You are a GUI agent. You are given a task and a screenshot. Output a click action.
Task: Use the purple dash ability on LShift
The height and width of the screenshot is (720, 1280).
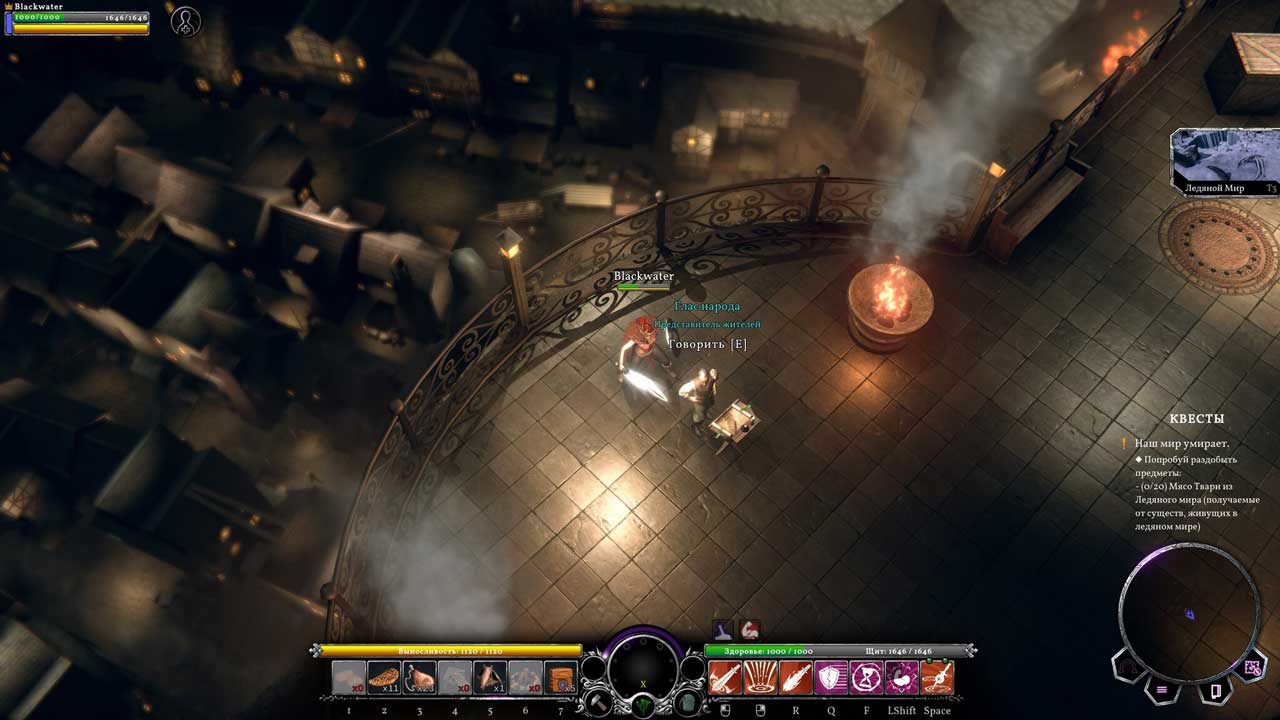pyautogui.click(x=902, y=678)
